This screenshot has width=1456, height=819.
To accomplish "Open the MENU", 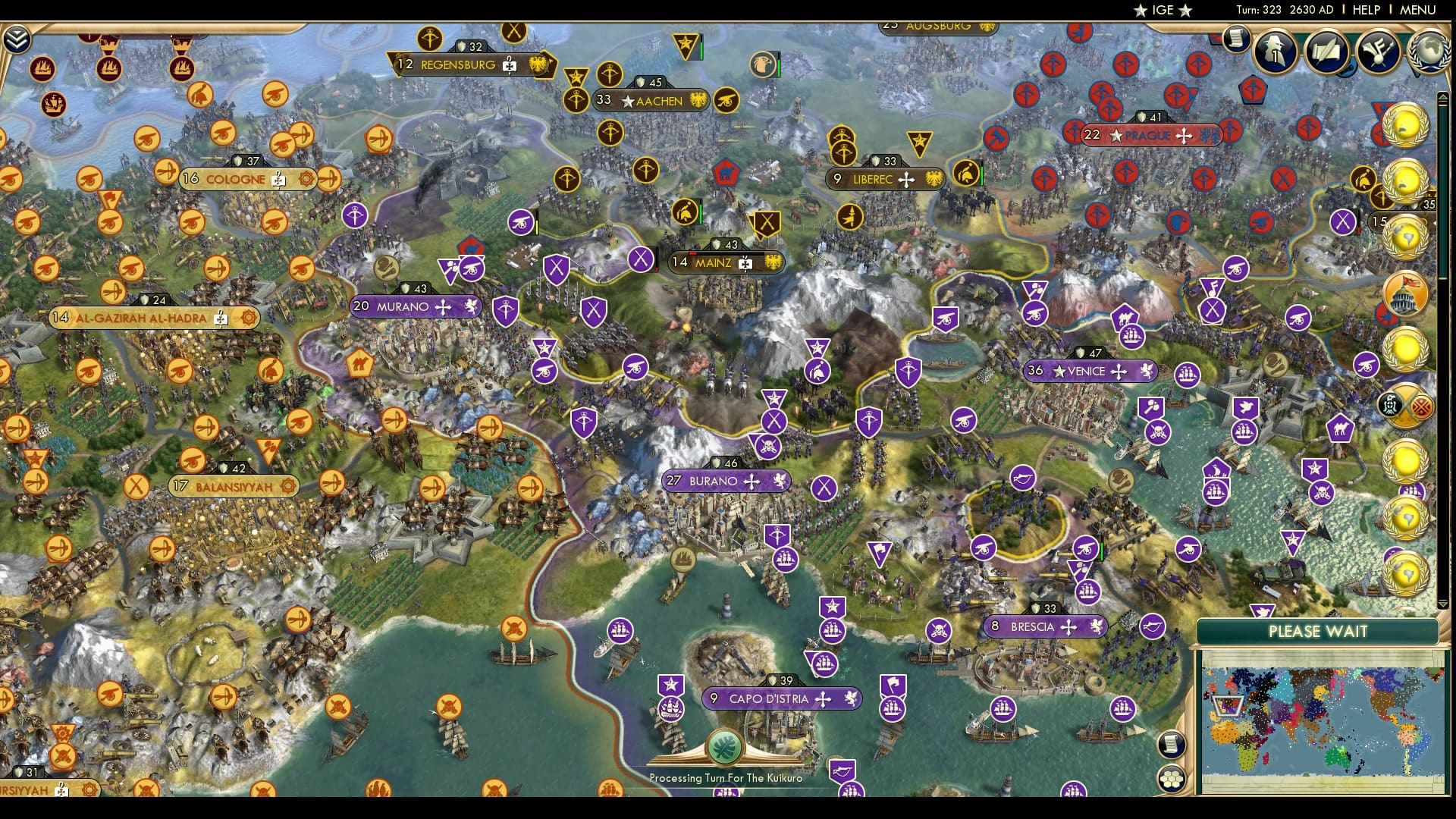I will point(1420,11).
